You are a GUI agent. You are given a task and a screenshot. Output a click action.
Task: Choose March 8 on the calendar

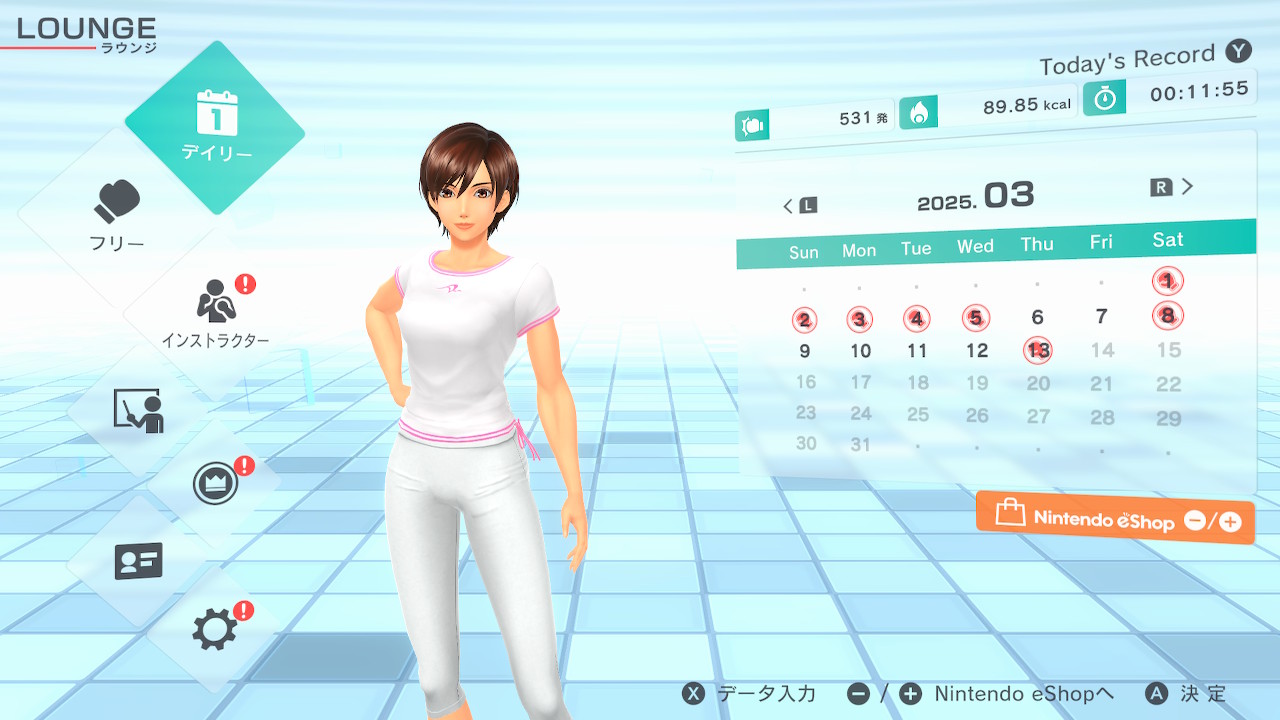click(x=1167, y=316)
